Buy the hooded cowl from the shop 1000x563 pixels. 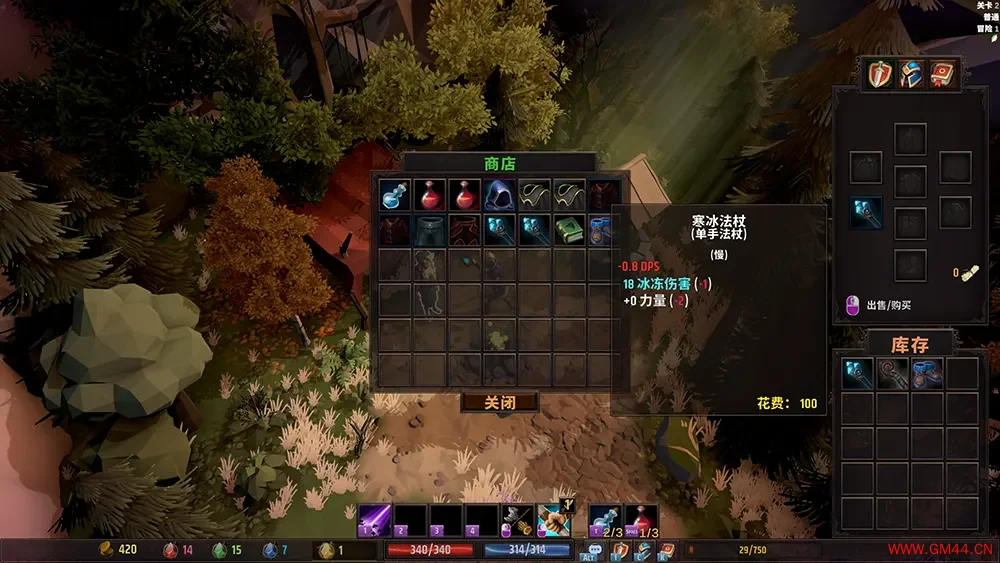click(499, 195)
